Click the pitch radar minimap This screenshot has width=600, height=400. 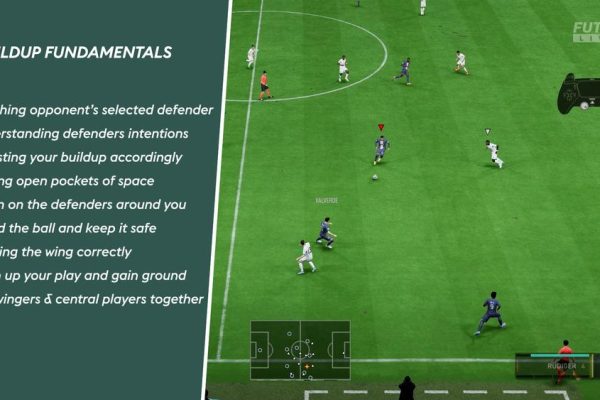tap(300, 350)
